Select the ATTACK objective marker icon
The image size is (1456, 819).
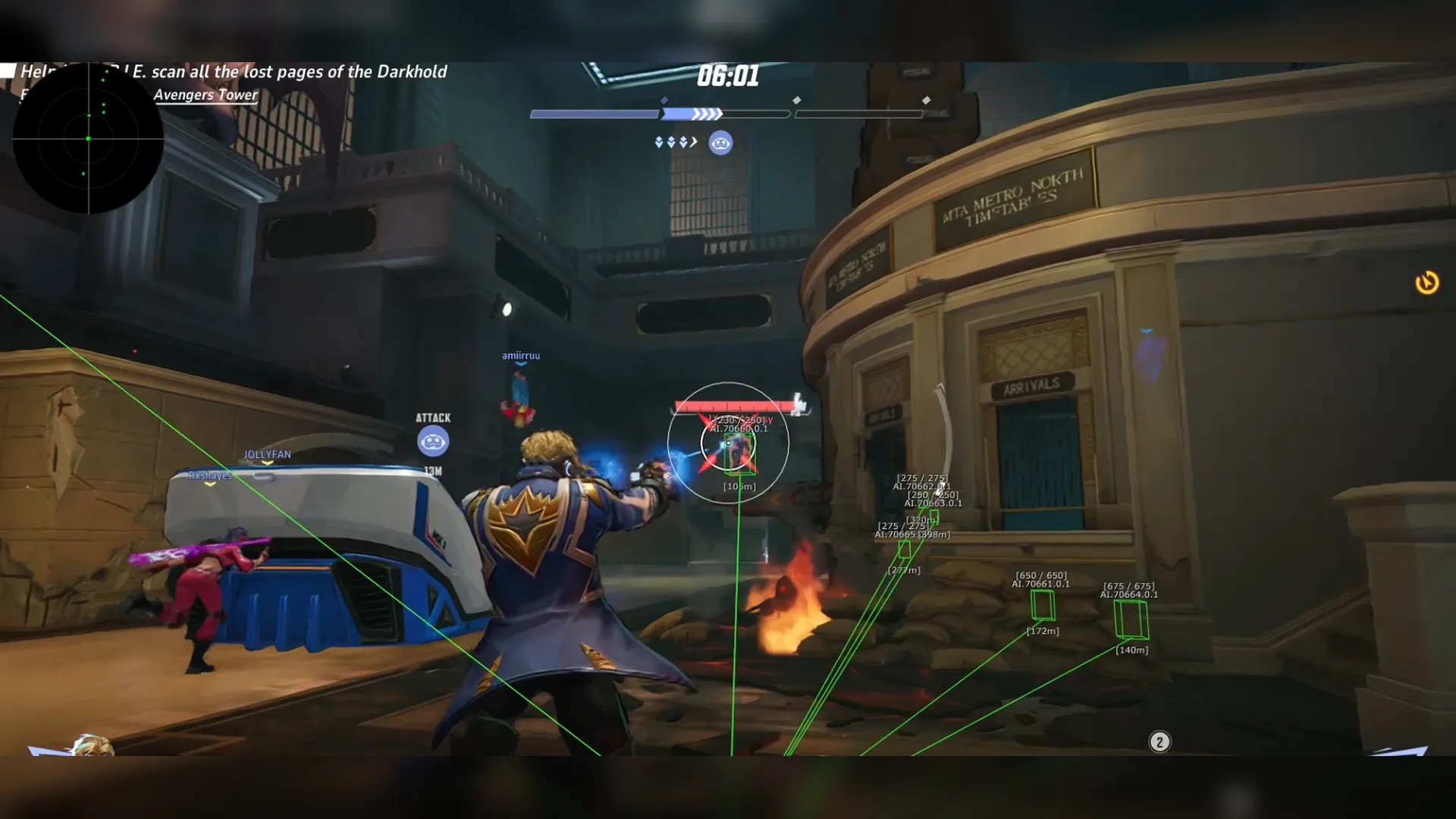coord(433,441)
